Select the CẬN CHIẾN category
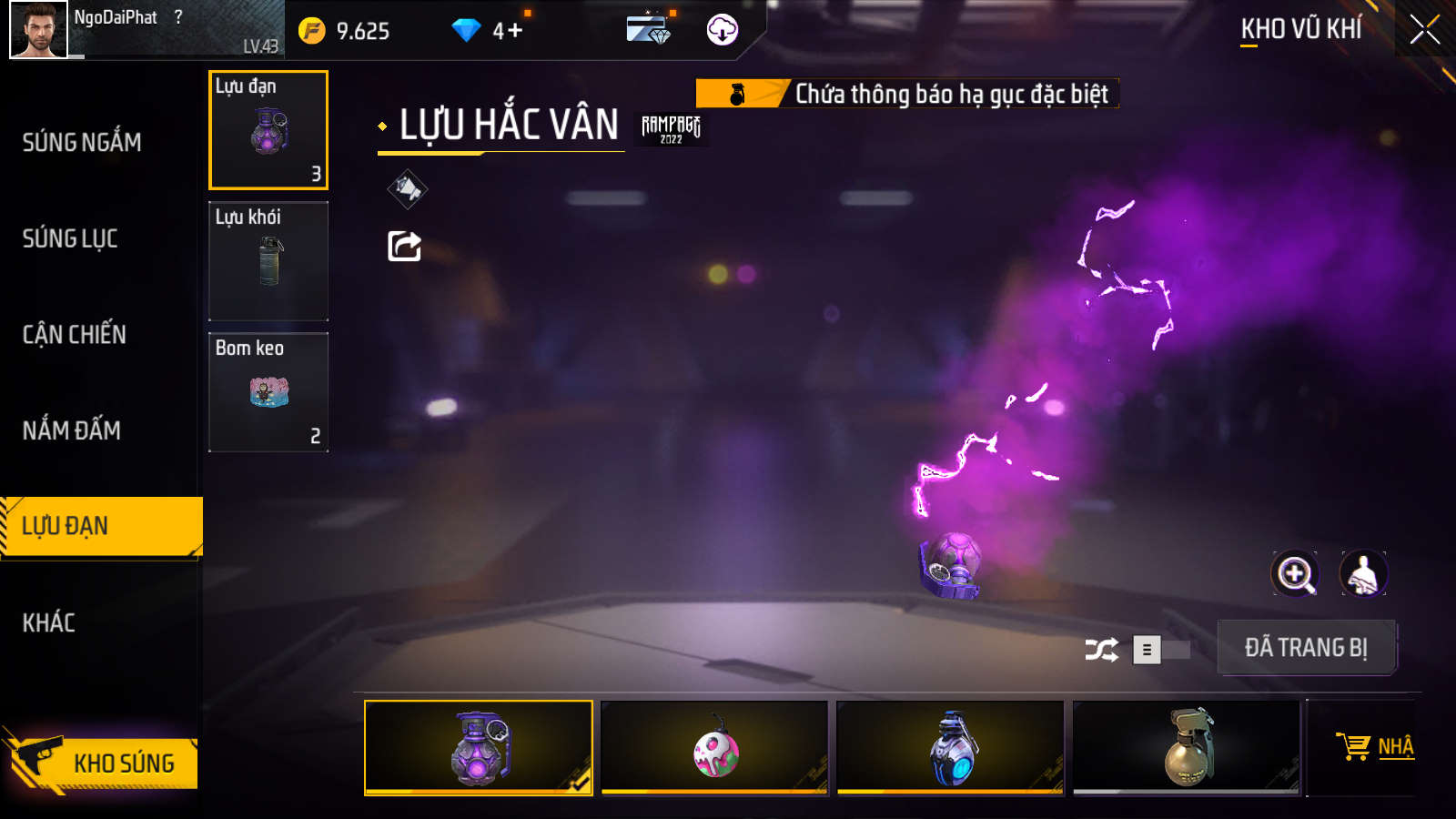This screenshot has height=819, width=1456. pyautogui.click(x=75, y=335)
